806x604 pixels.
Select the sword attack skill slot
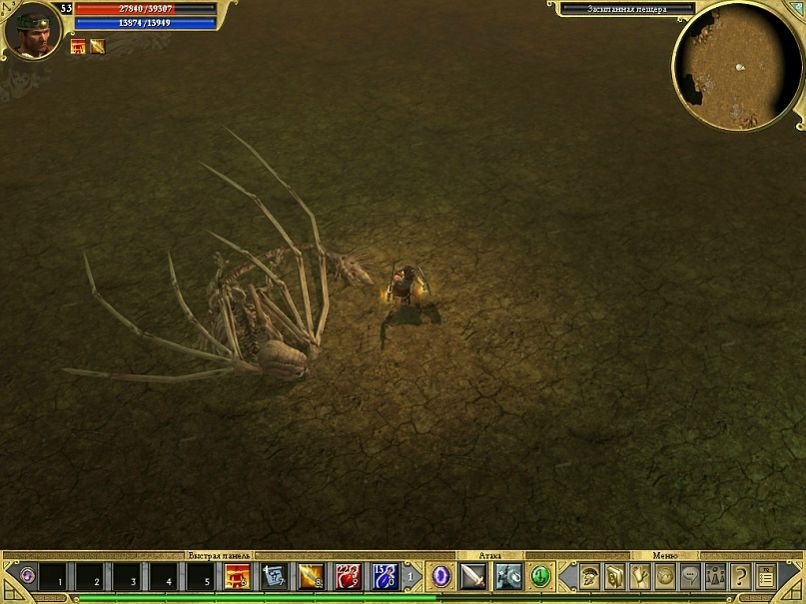pos(473,576)
